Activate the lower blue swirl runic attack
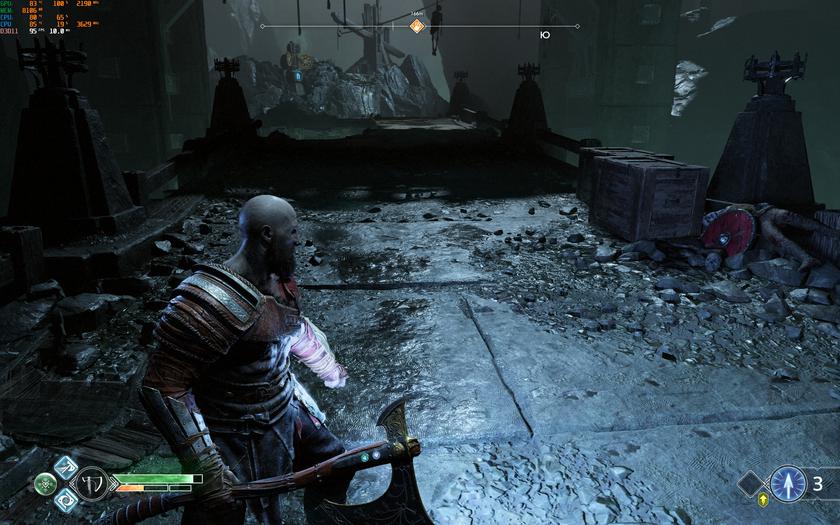The image size is (840, 525). pyautogui.click(x=65, y=501)
